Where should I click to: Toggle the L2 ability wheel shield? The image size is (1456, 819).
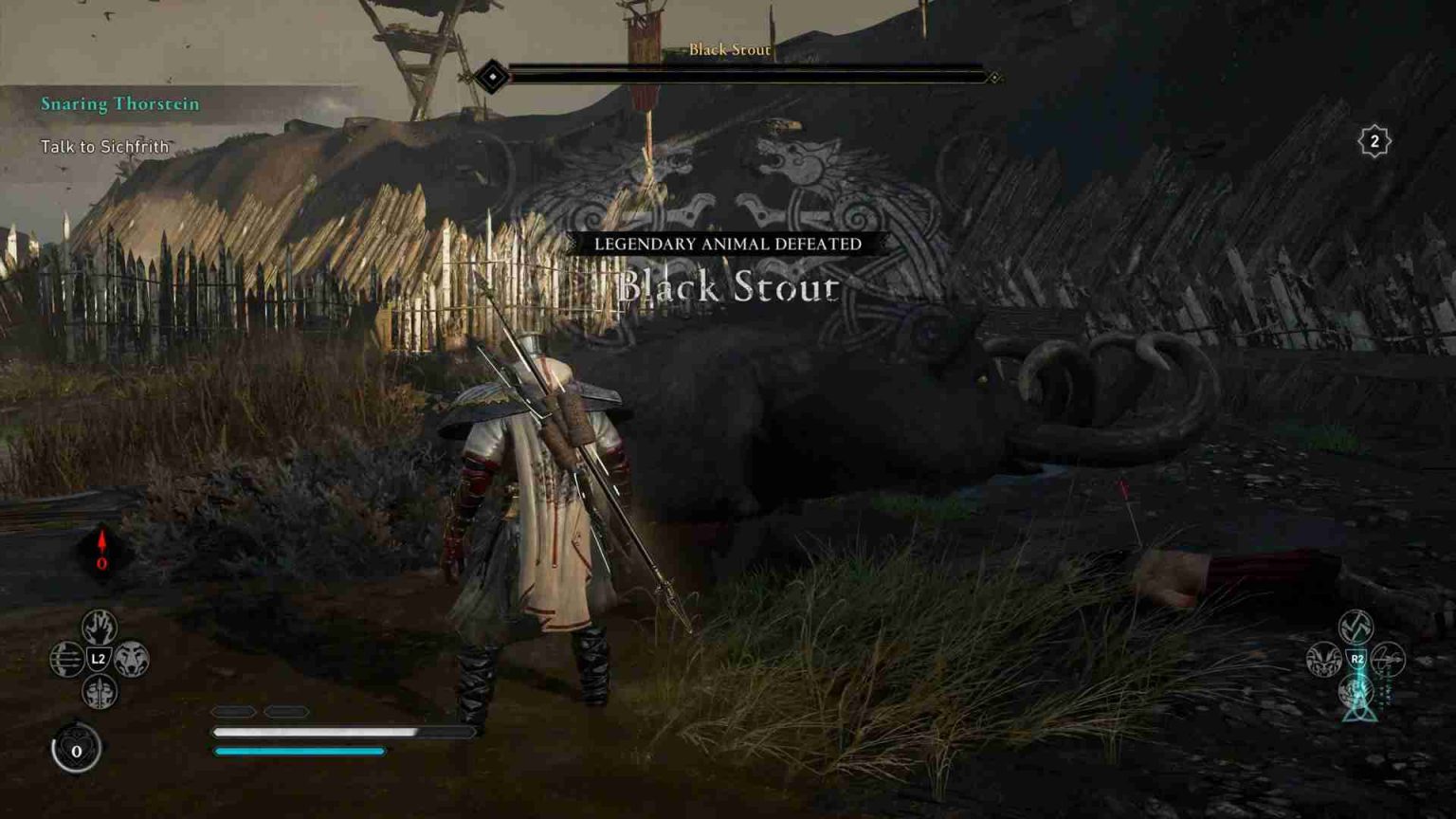click(x=99, y=659)
